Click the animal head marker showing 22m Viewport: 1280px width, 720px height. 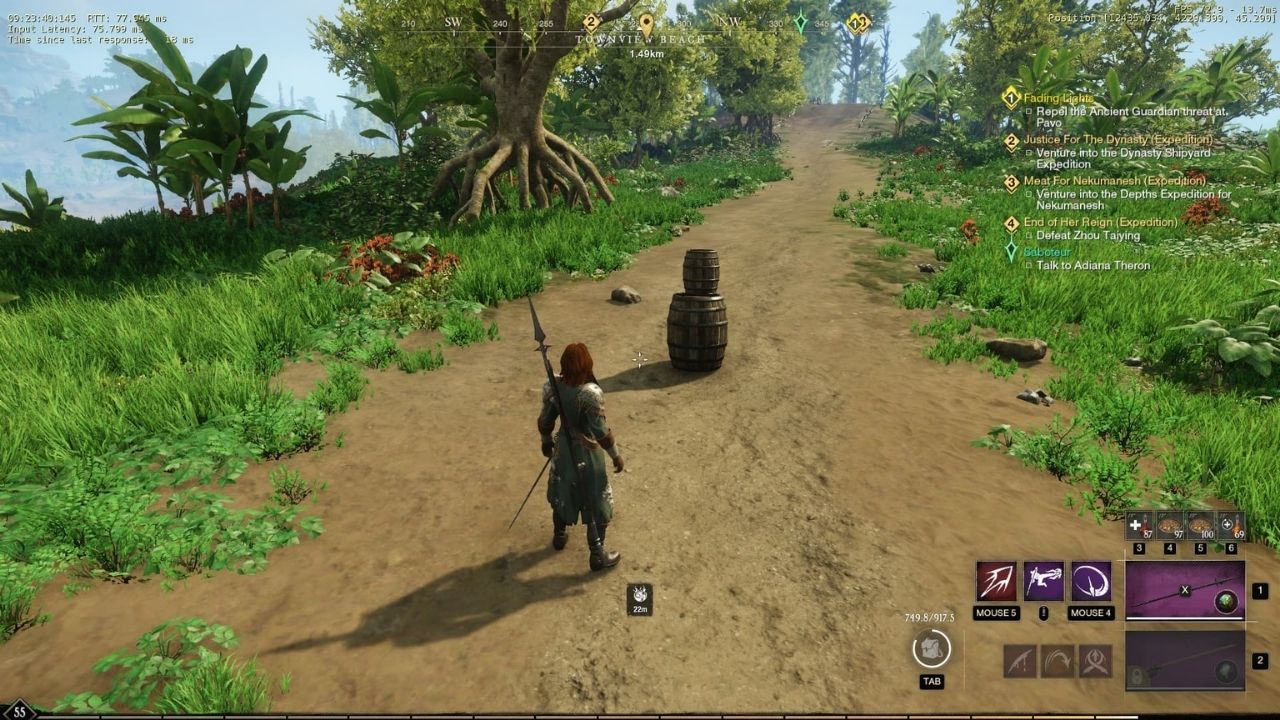(639, 596)
